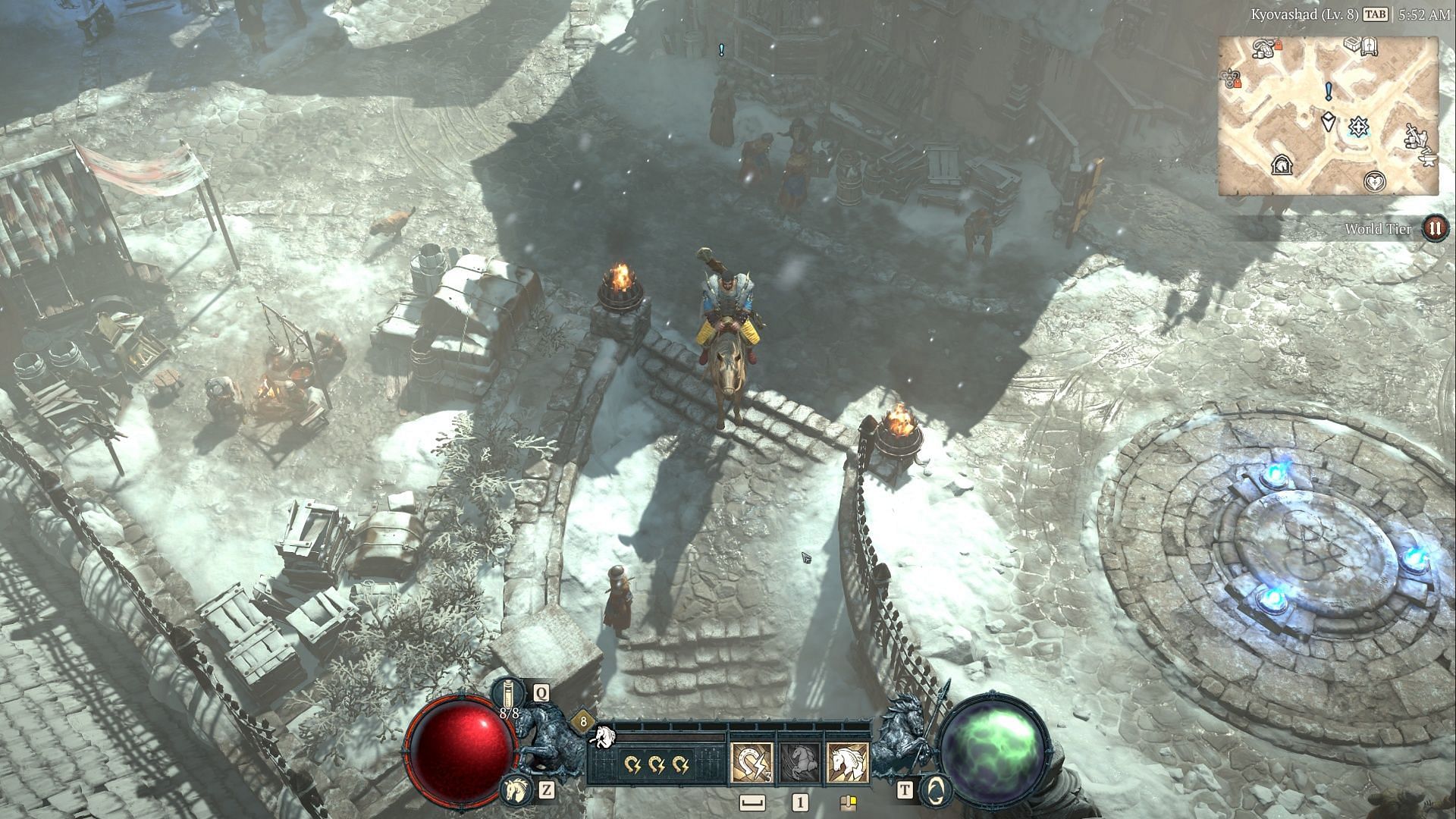1456x819 pixels.
Task: Click the level 8 diamond badge
Action: point(583,721)
